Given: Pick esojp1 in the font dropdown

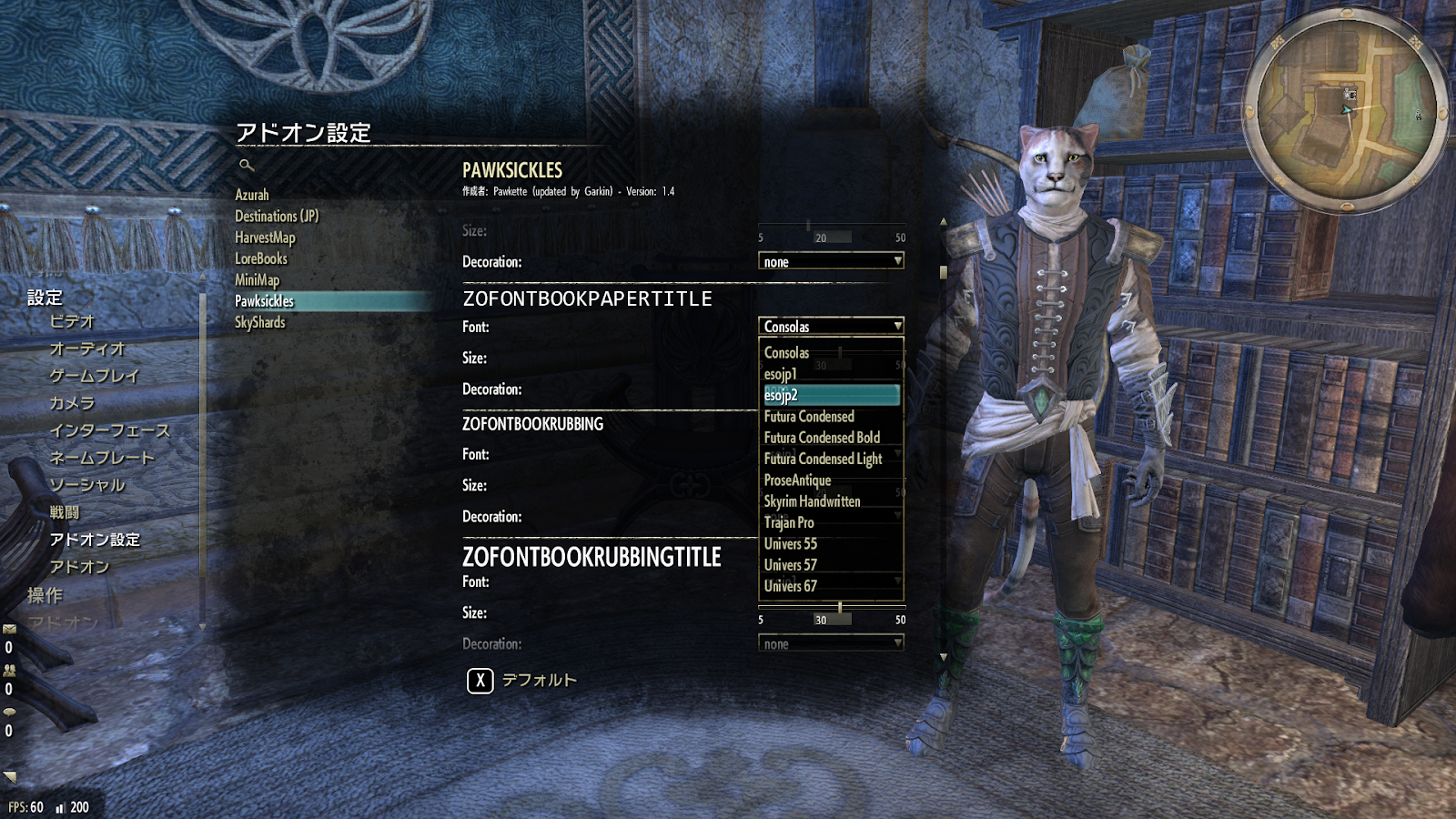Looking at the screenshot, I should [x=781, y=374].
